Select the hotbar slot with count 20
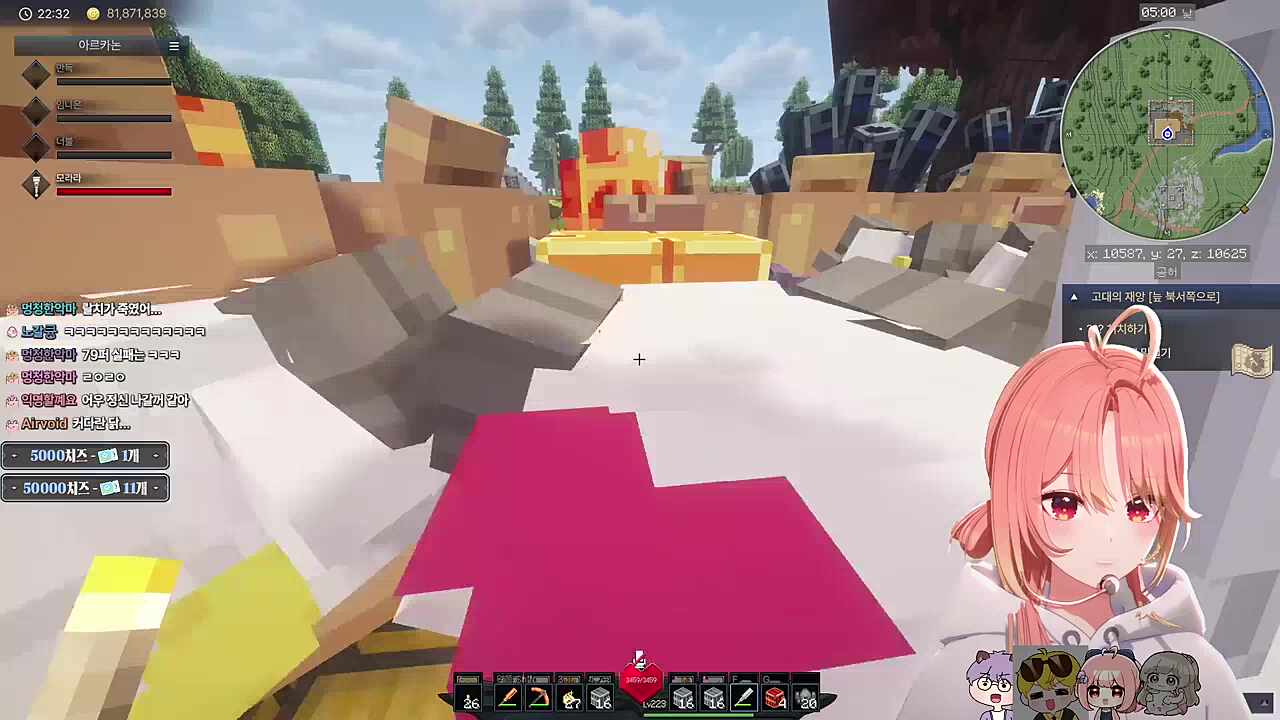This screenshot has width=1280, height=720. pyautogui.click(x=806, y=697)
